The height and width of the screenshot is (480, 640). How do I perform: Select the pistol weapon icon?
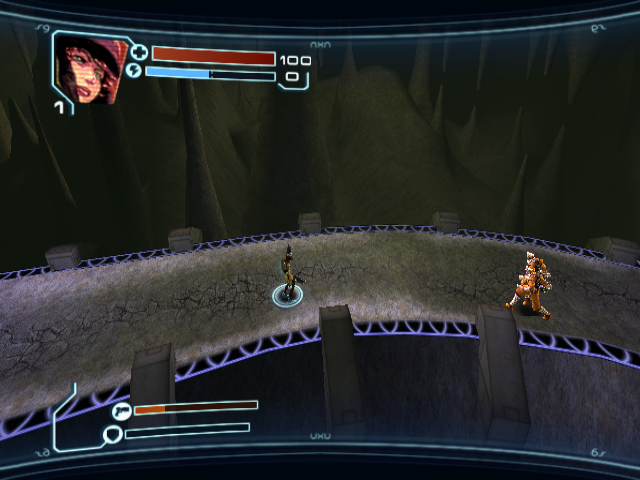tap(122, 410)
